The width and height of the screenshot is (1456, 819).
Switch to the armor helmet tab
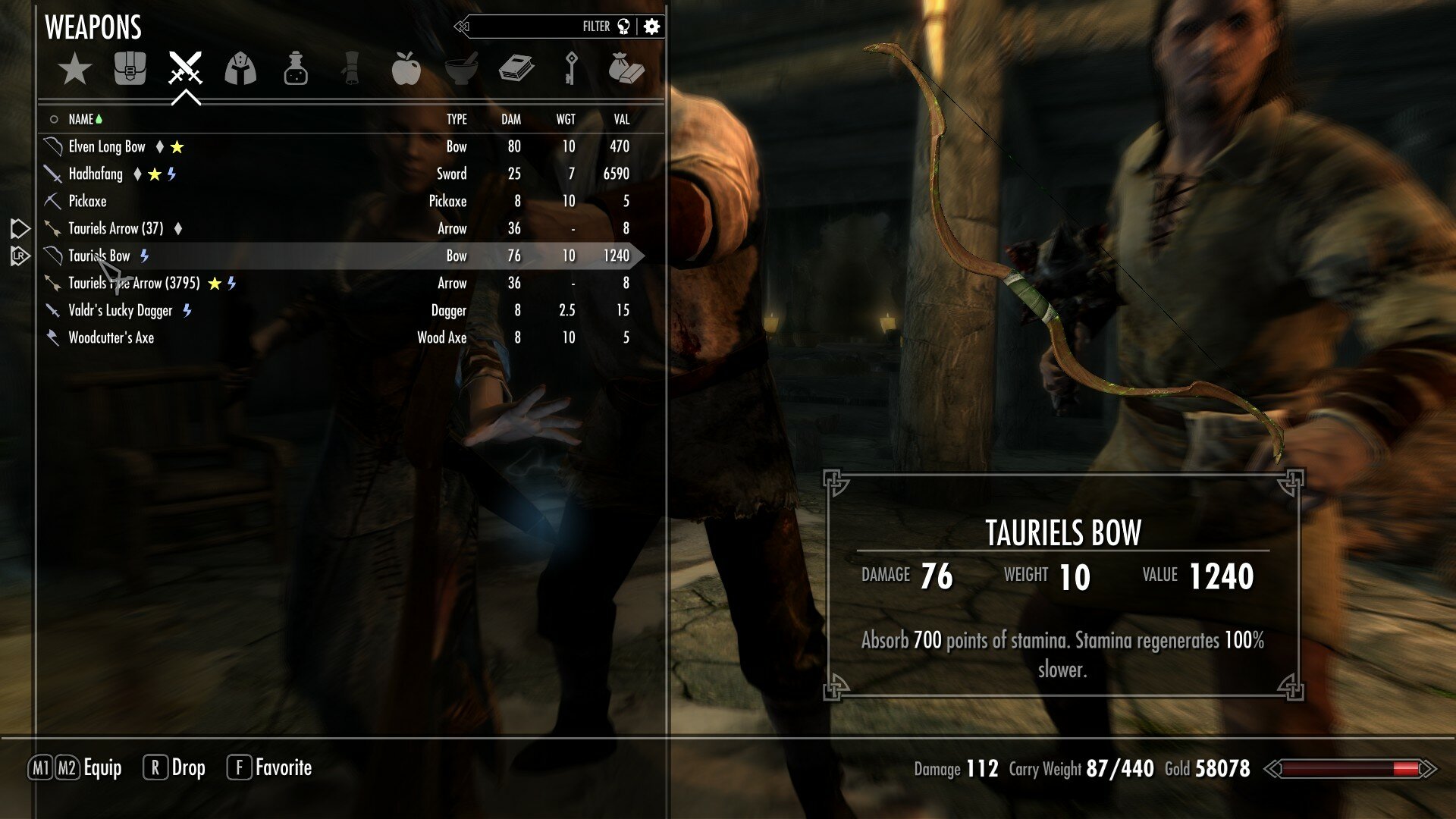pos(240,69)
